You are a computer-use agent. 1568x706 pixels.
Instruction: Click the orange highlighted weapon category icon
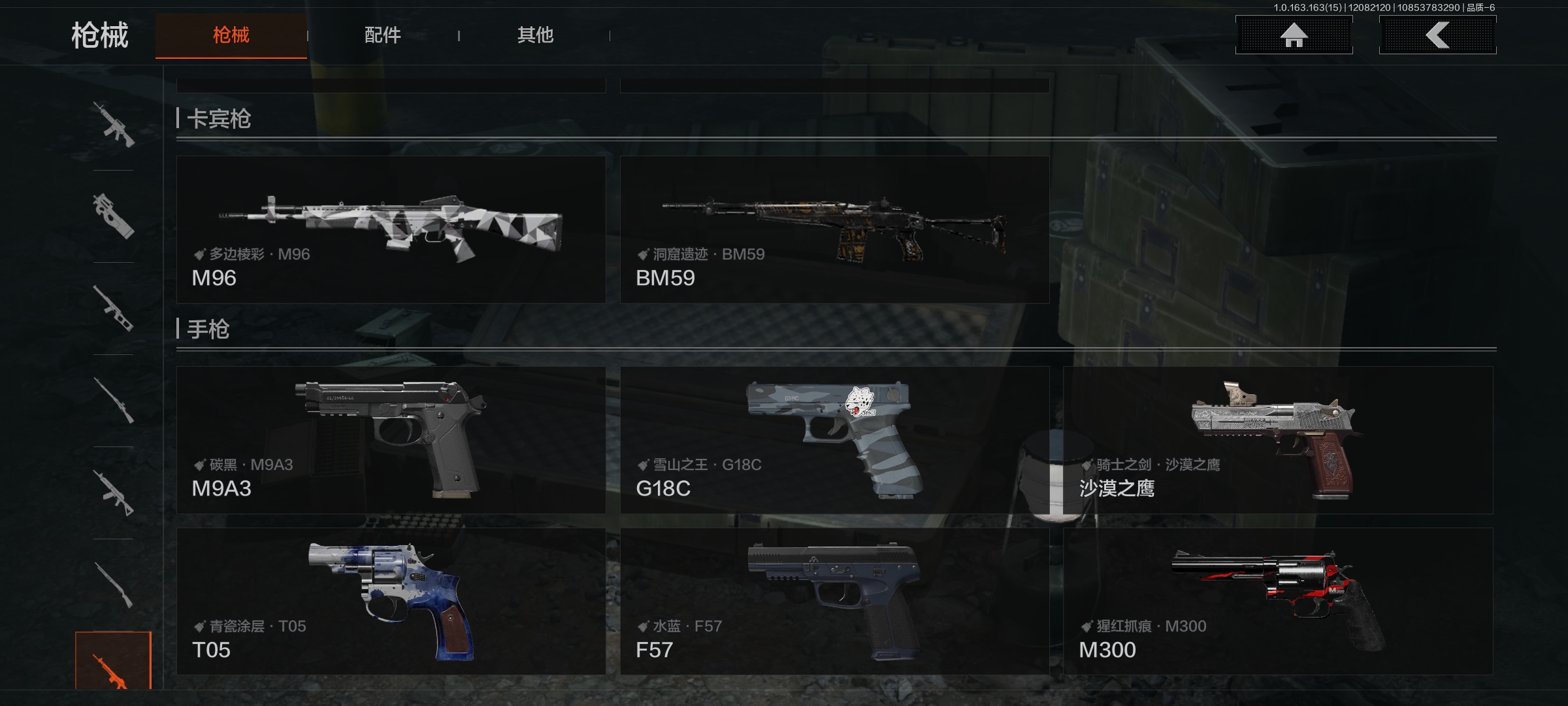click(113, 662)
